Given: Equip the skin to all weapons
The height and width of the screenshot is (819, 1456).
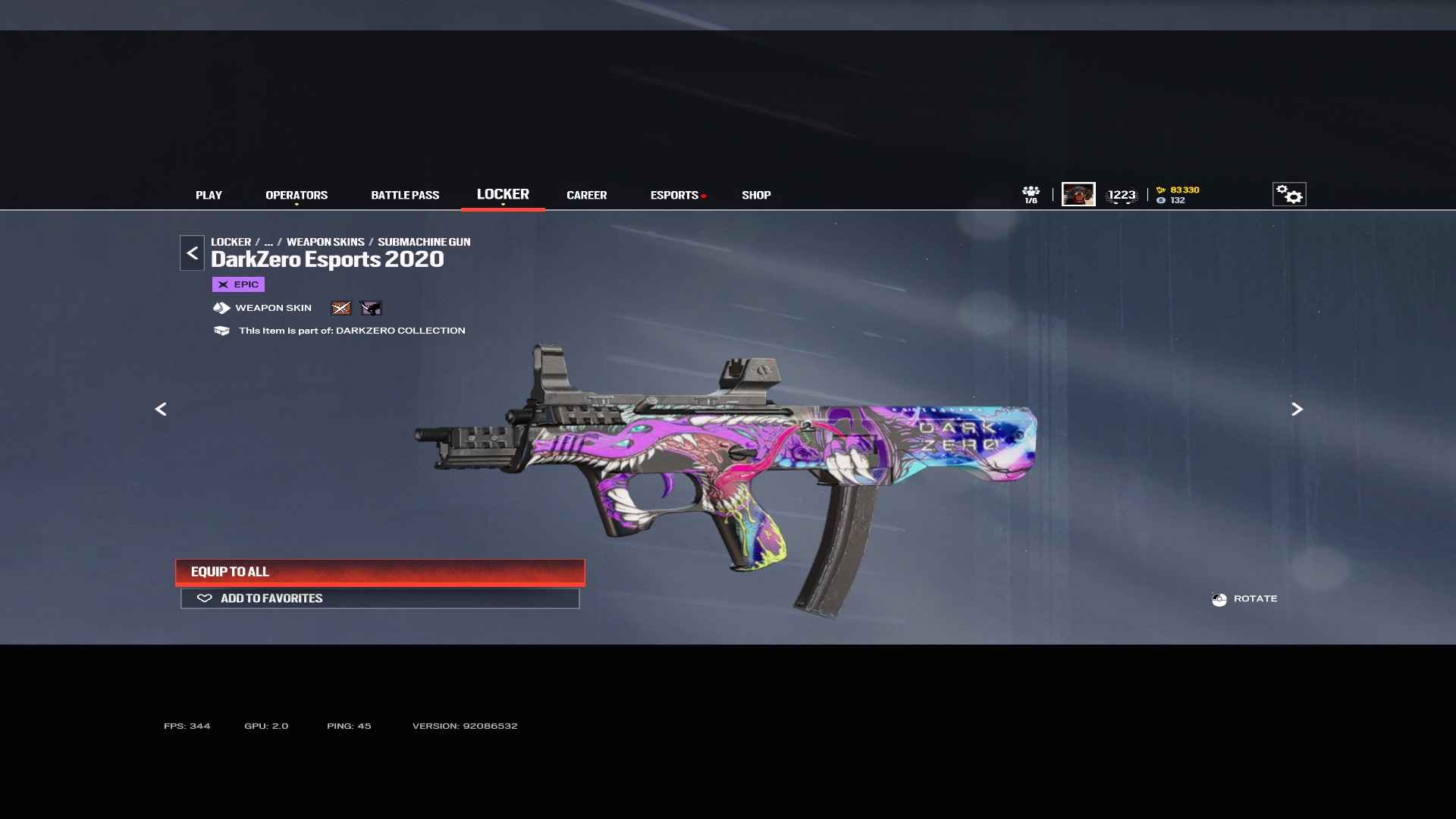Looking at the screenshot, I should pyautogui.click(x=380, y=572).
